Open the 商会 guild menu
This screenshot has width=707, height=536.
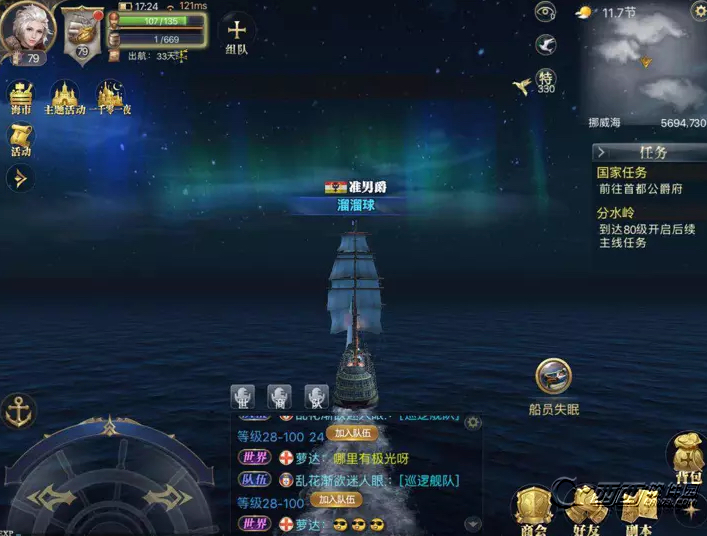tap(533, 508)
